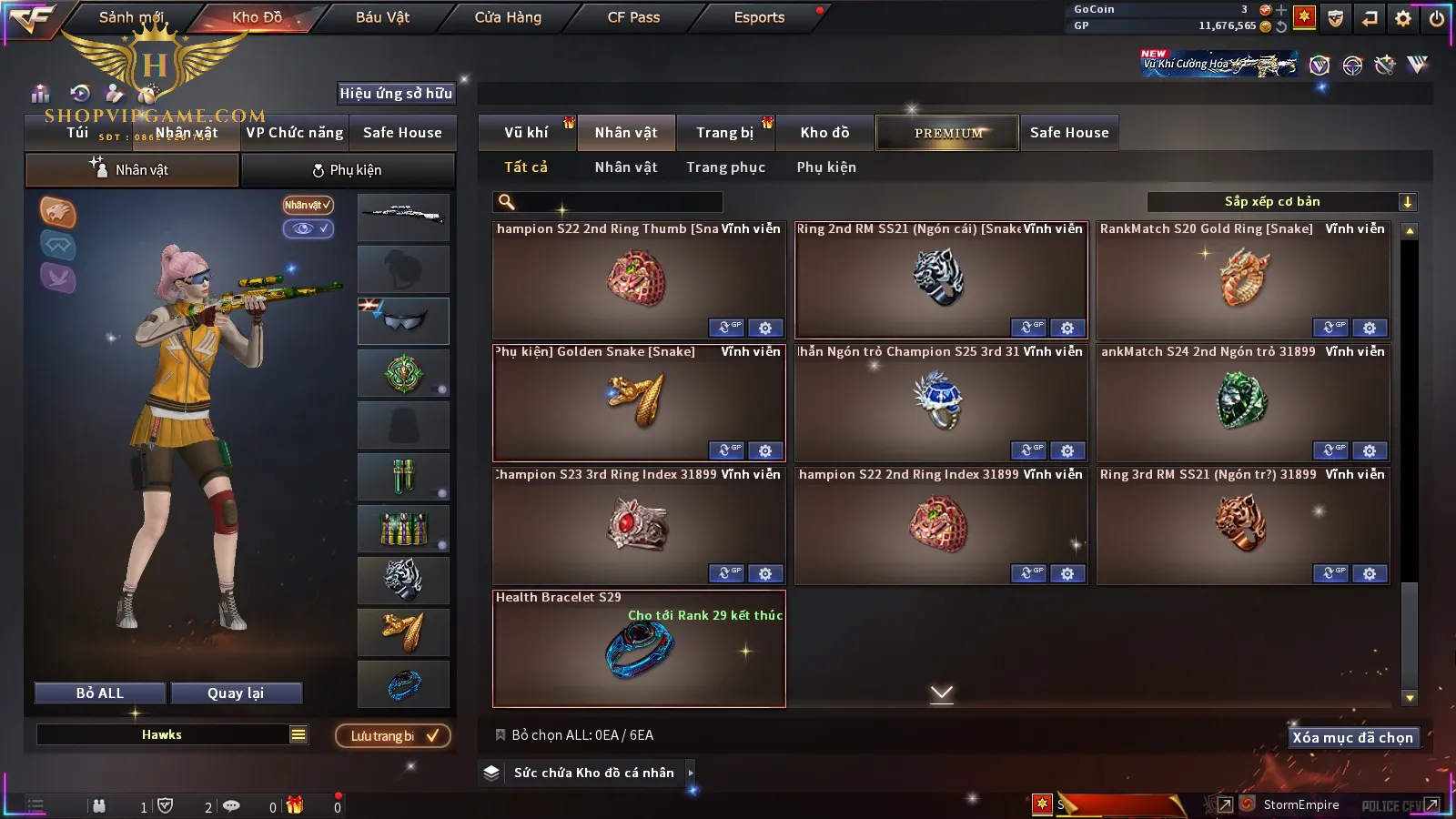
Task: Open the Báu Vật menu
Action: (382, 17)
